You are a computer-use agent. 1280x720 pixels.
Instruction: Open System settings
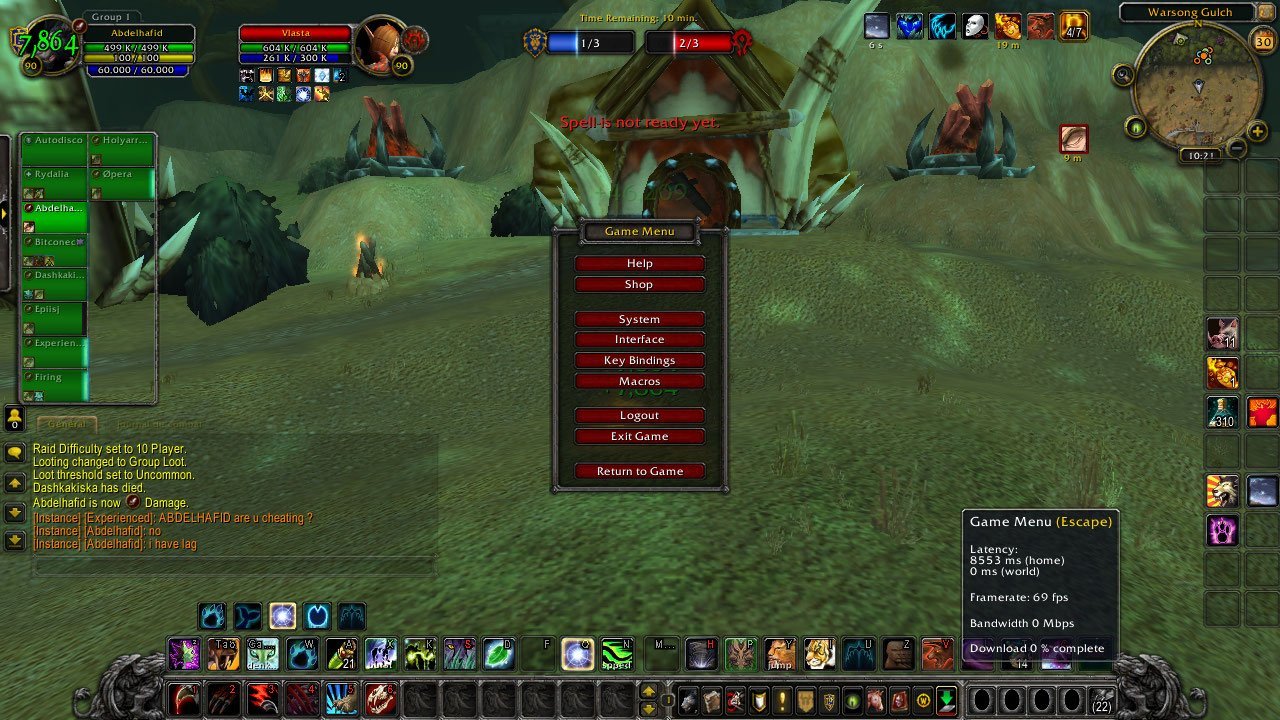point(639,319)
